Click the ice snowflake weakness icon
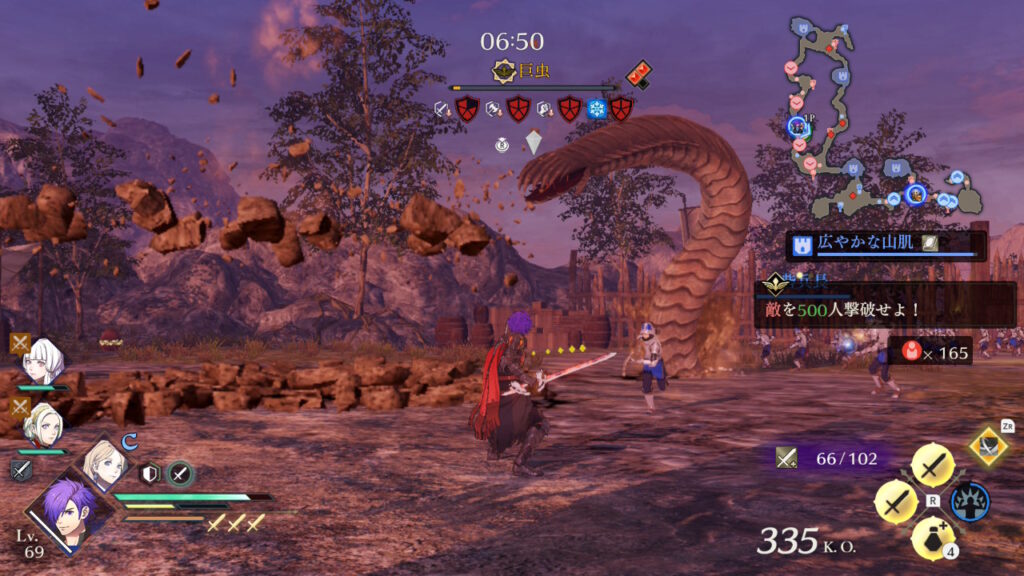Viewport: 1024px width, 576px height. tap(597, 109)
